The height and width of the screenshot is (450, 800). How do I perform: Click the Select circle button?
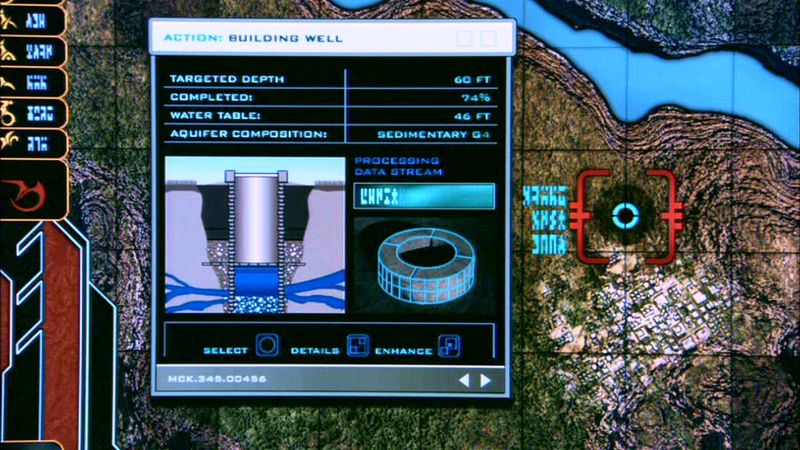pos(268,347)
